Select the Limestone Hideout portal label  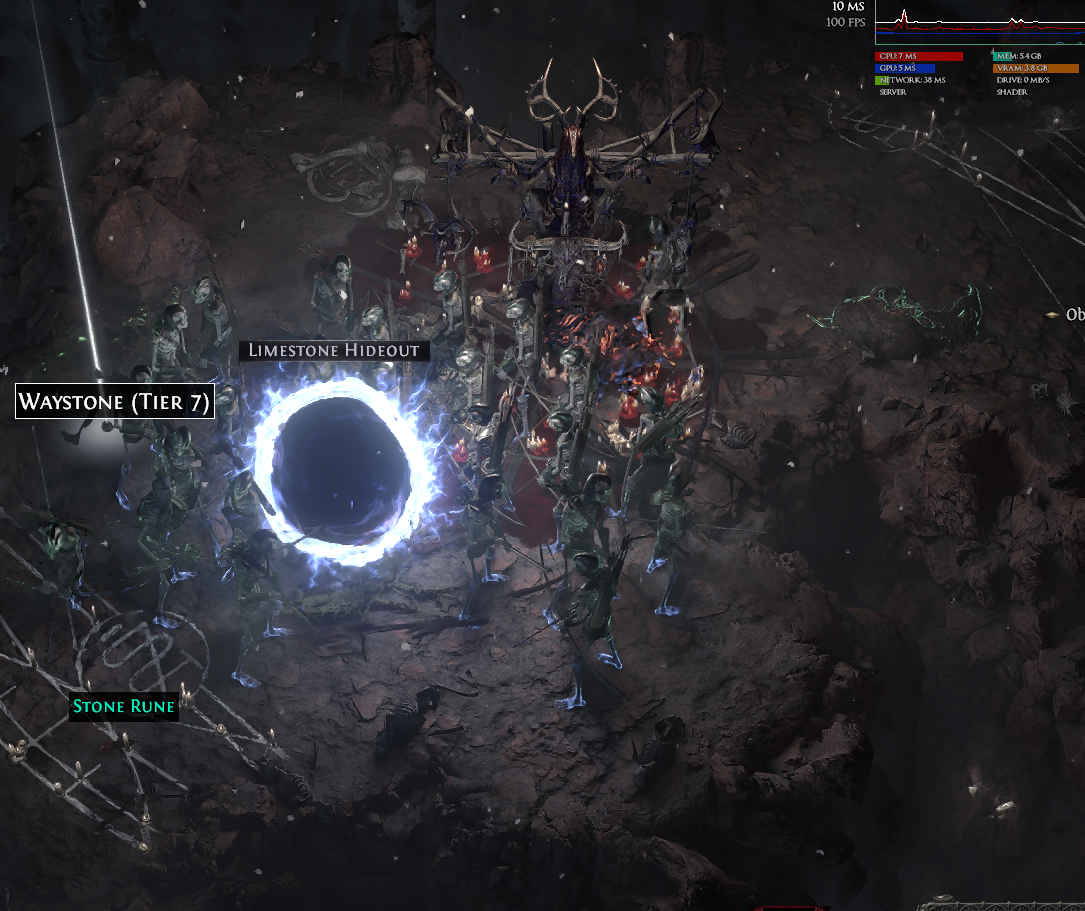point(335,350)
